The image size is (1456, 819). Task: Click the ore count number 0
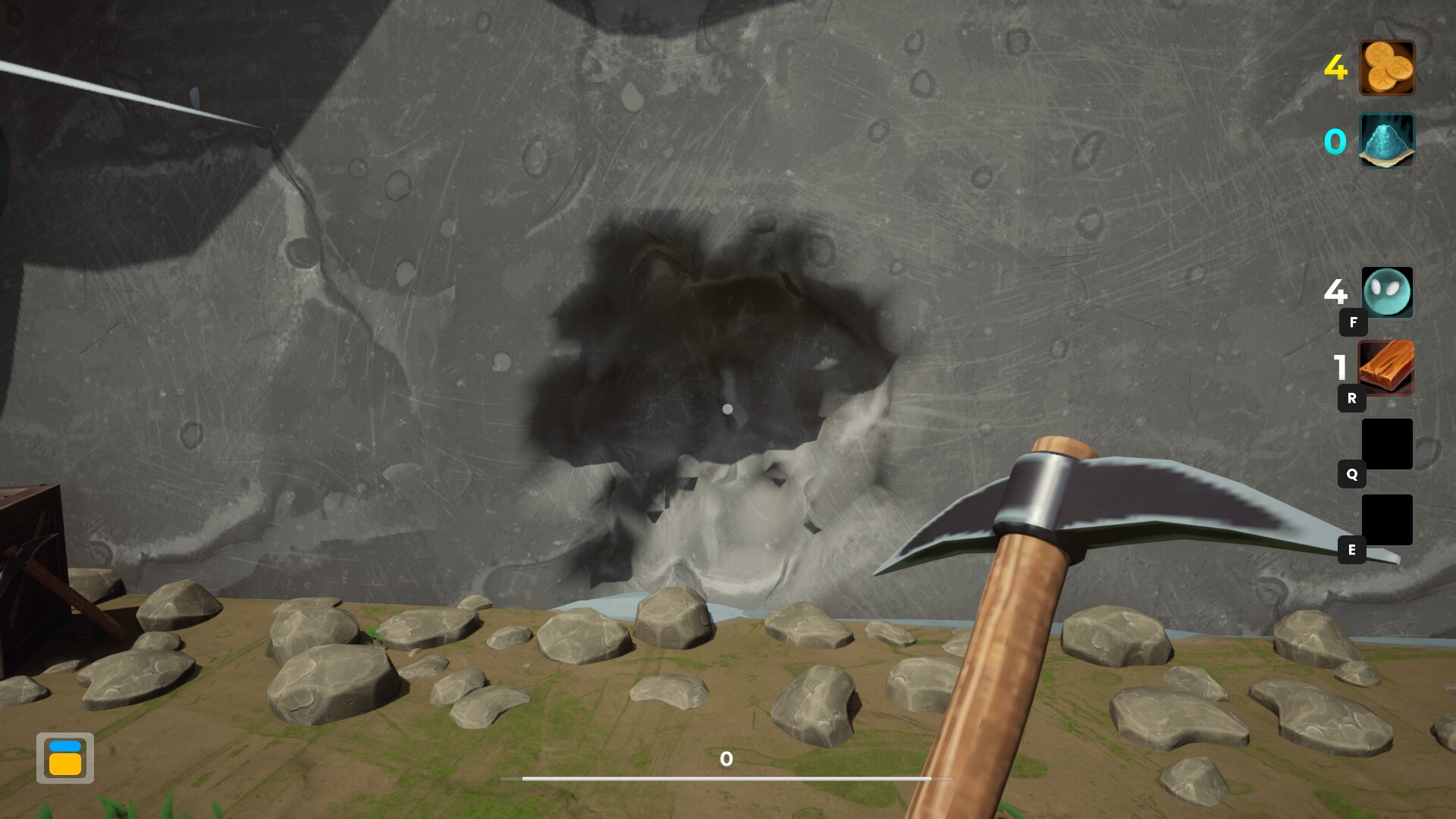(x=1337, y=140)
